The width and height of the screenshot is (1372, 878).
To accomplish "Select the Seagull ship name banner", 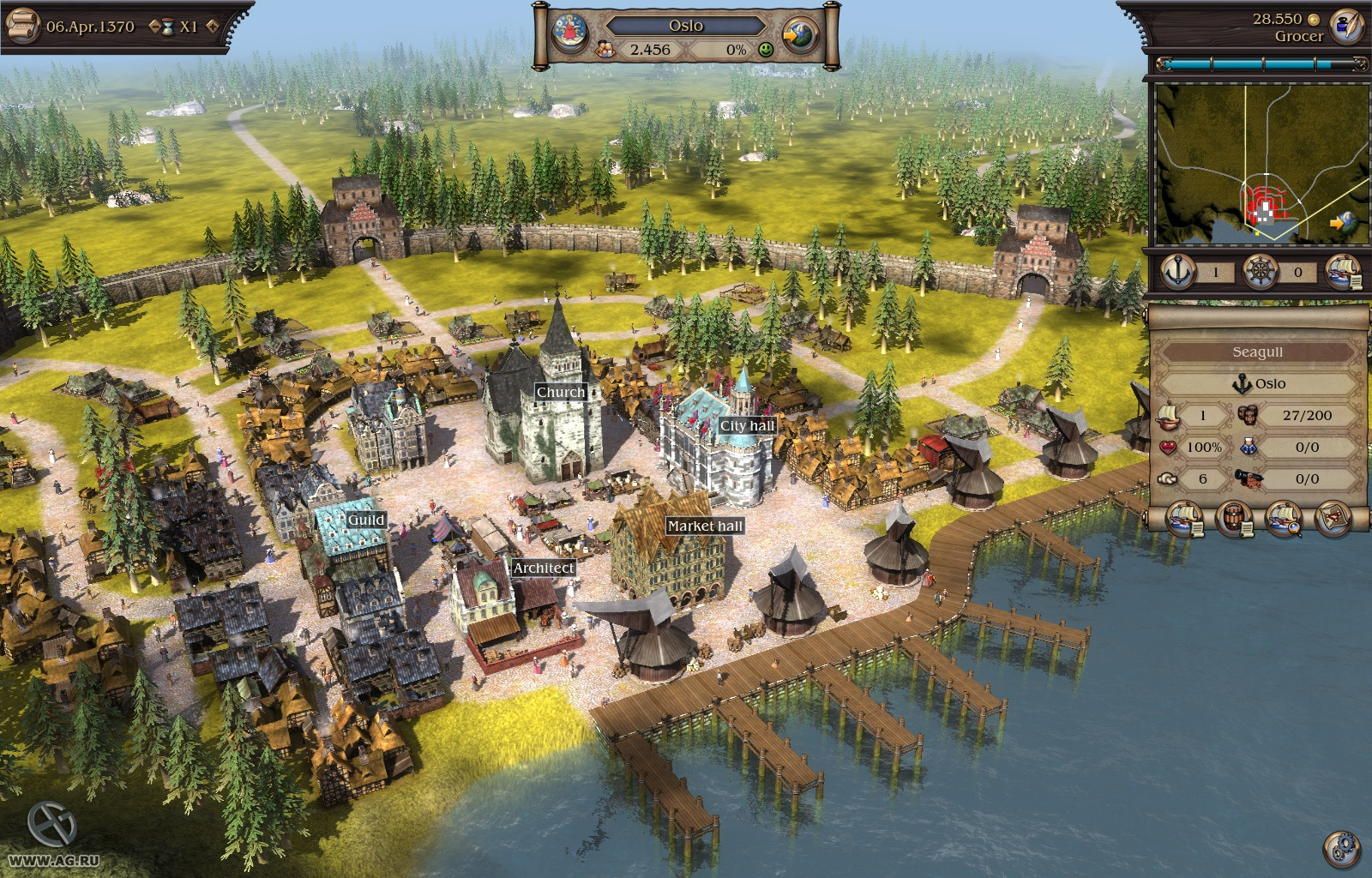I will click(1257, 352).
